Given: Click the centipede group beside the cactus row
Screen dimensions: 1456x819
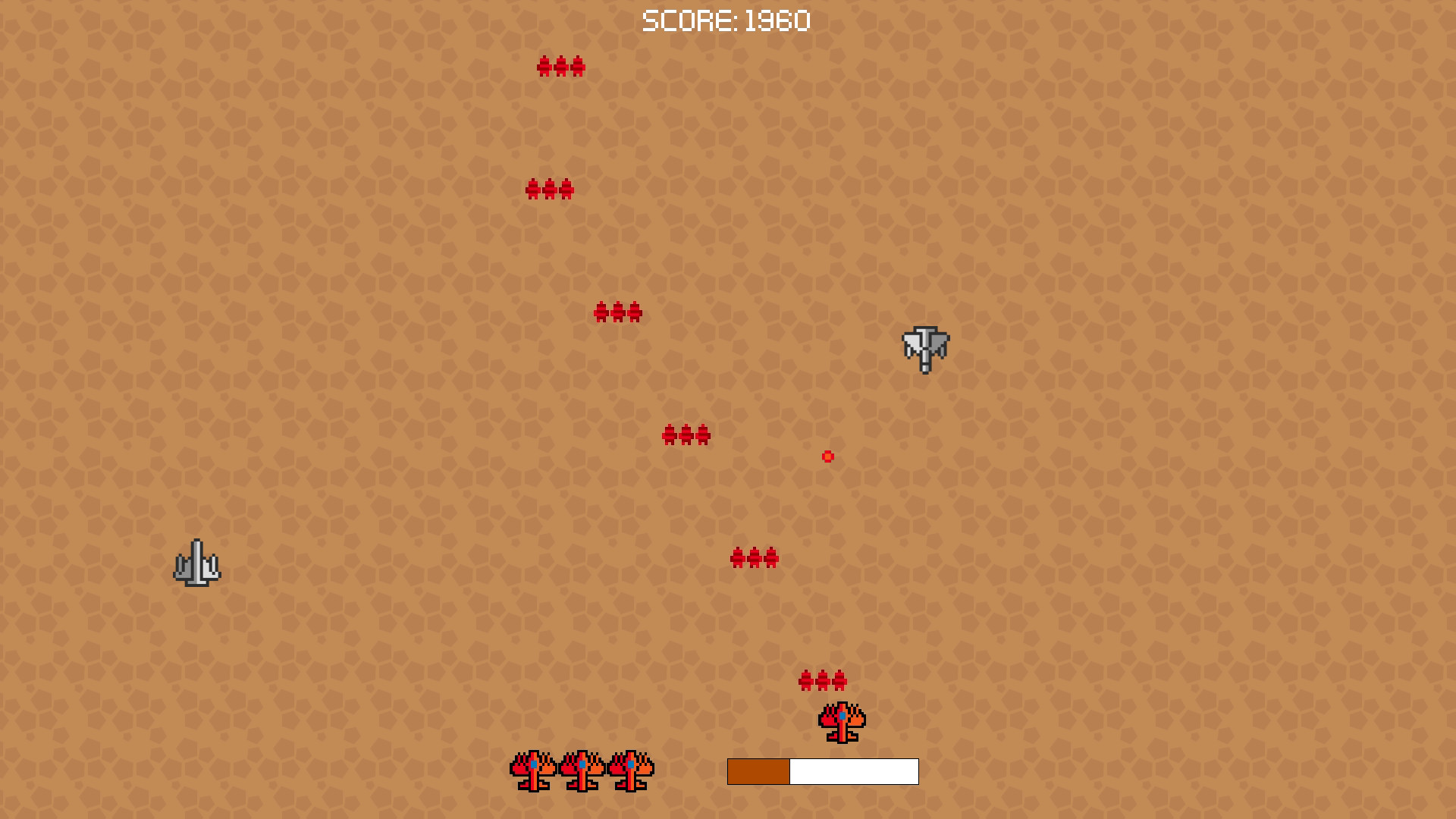Looking at the screenshot, I should [x=755, y=557].
